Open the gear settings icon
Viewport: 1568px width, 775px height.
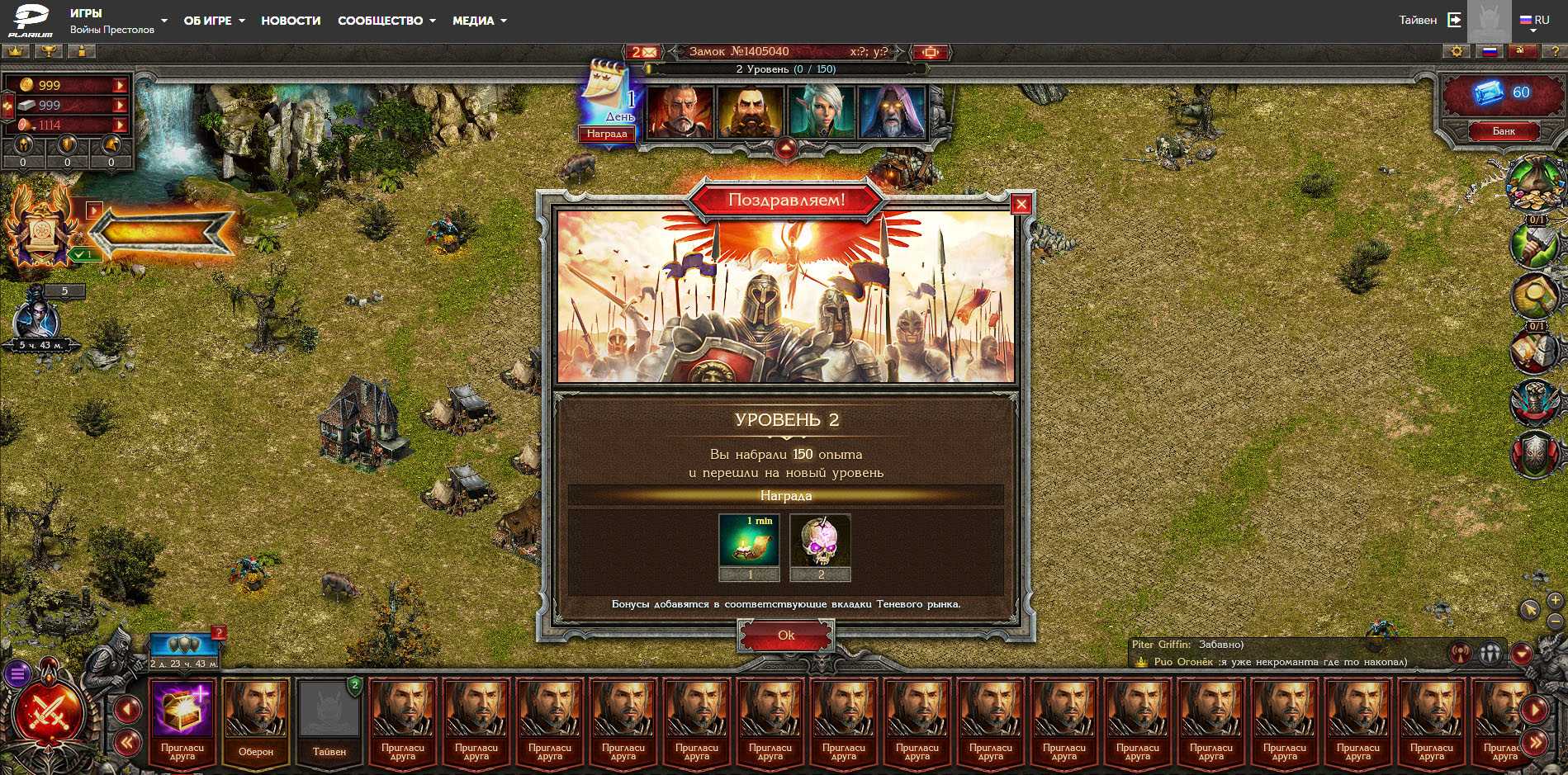[x=1457, y=52]
